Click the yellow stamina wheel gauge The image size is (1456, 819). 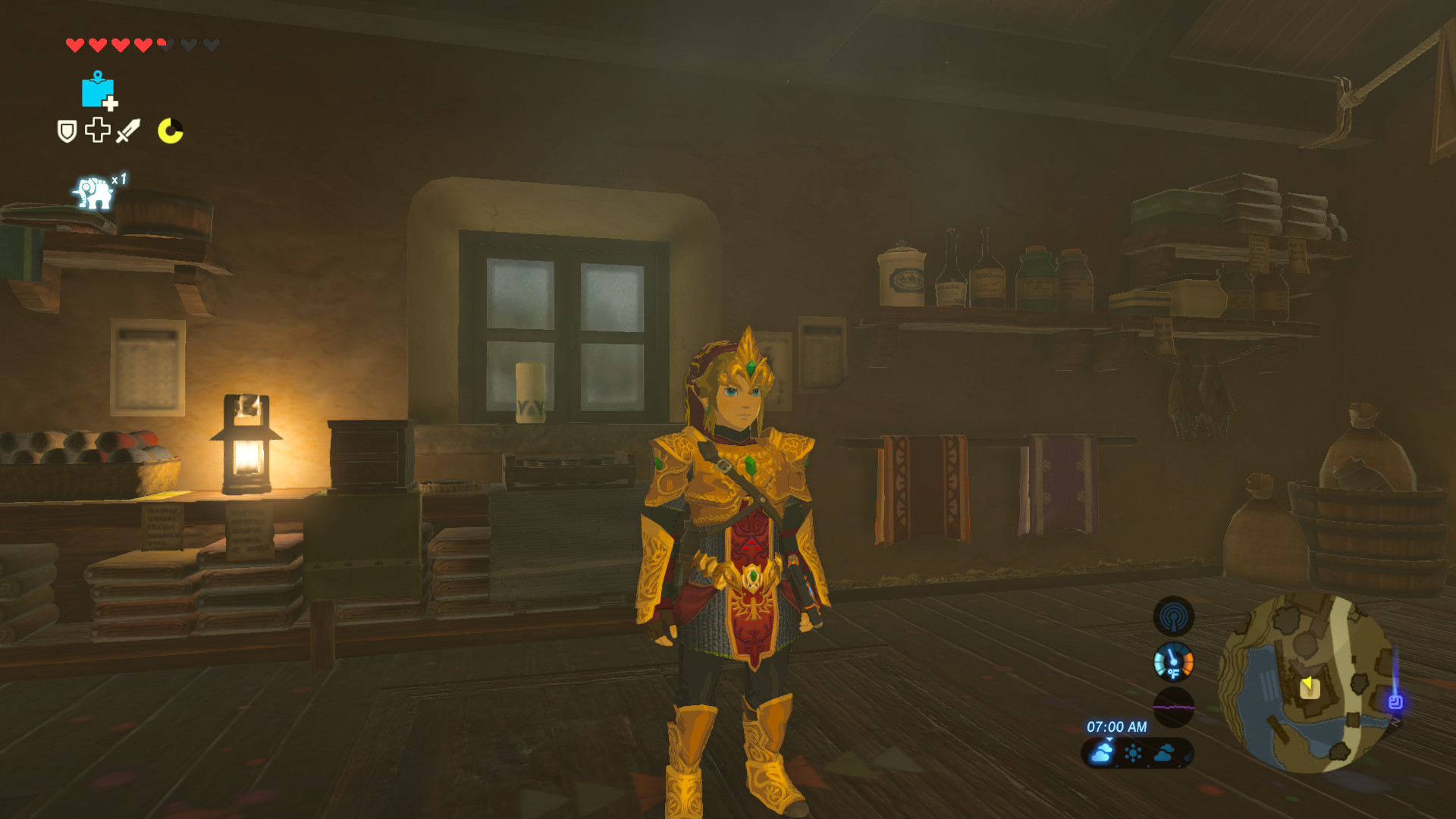point(171,130)
